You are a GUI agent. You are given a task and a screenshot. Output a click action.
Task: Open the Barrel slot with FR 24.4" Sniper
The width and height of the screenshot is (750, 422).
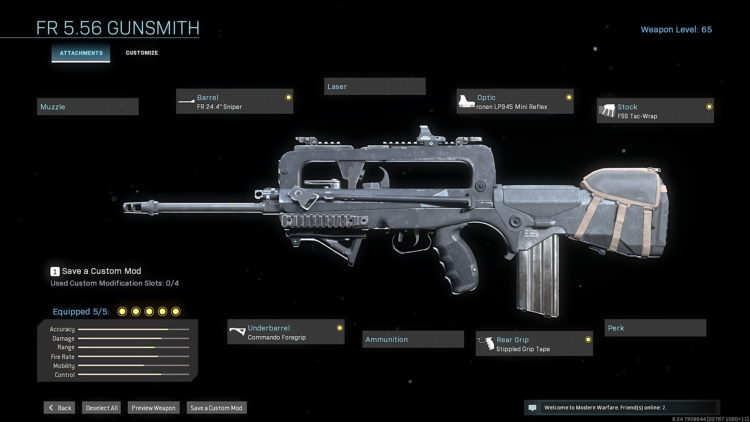(235, 101)
